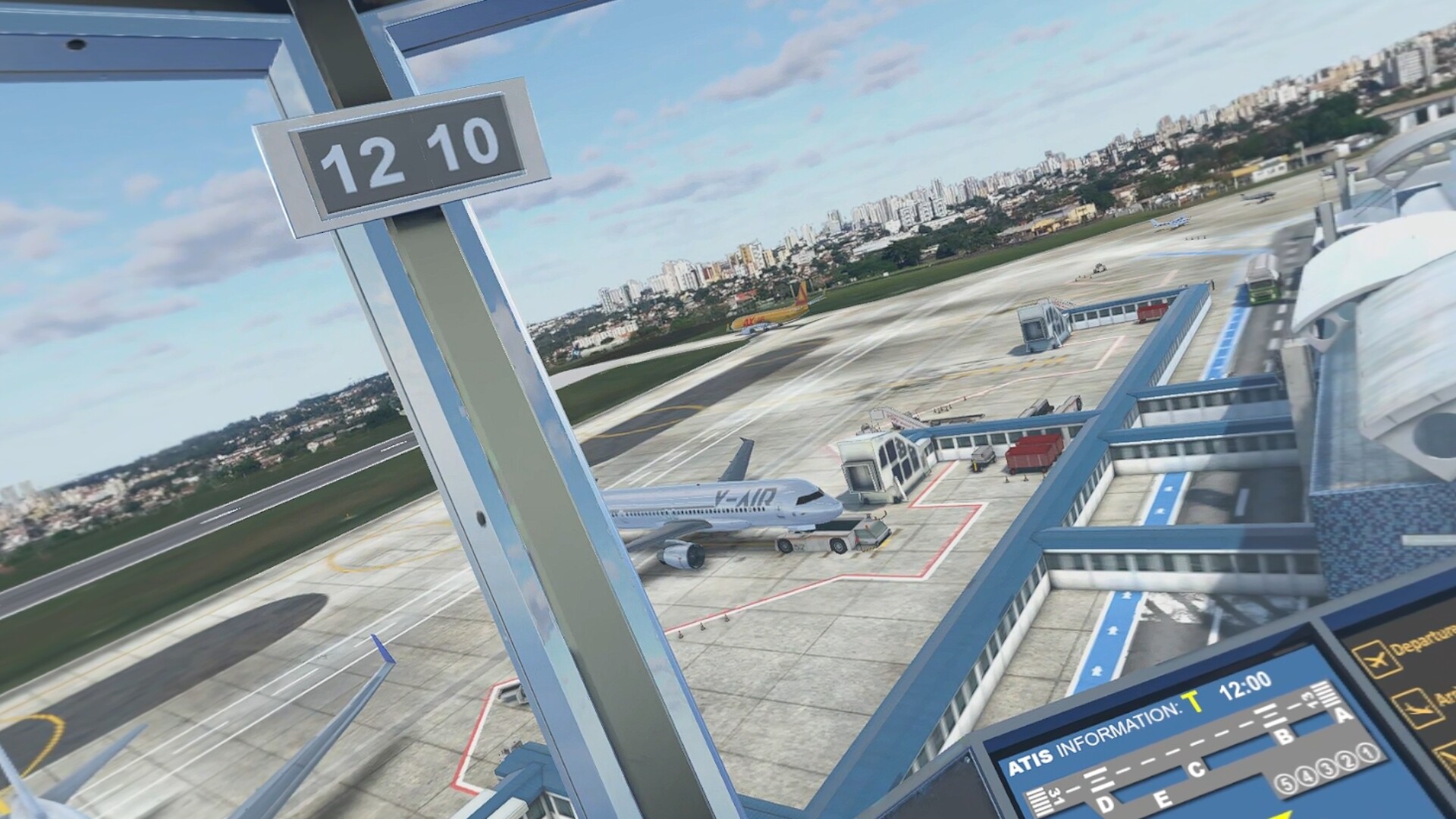The width and height of the screenshot is (1456, 819).
Task: Click the runway 13 marking on ATIS diagram
Action: (x=1309, y=699)
